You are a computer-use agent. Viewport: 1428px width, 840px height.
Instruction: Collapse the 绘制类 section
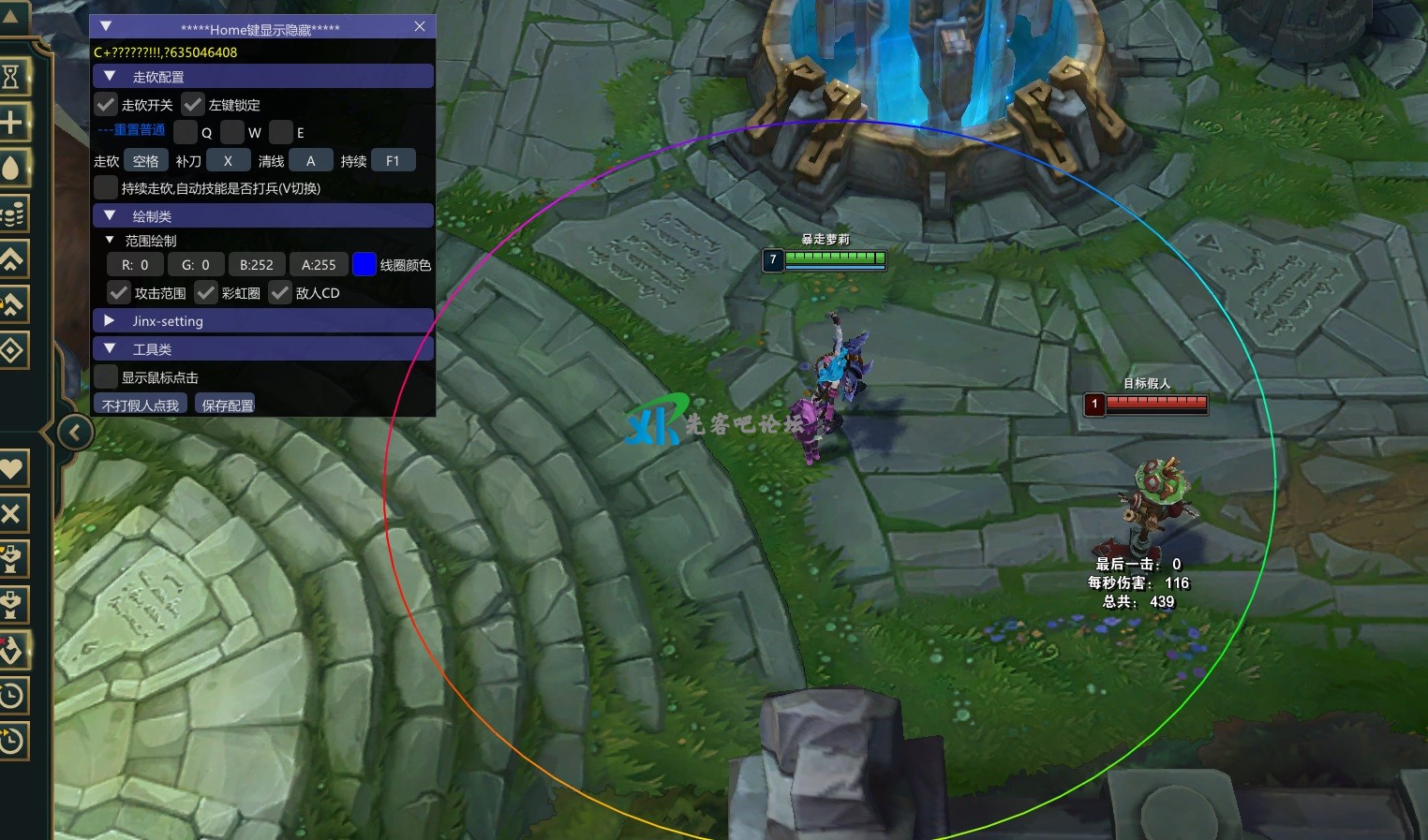pos(110,216)
